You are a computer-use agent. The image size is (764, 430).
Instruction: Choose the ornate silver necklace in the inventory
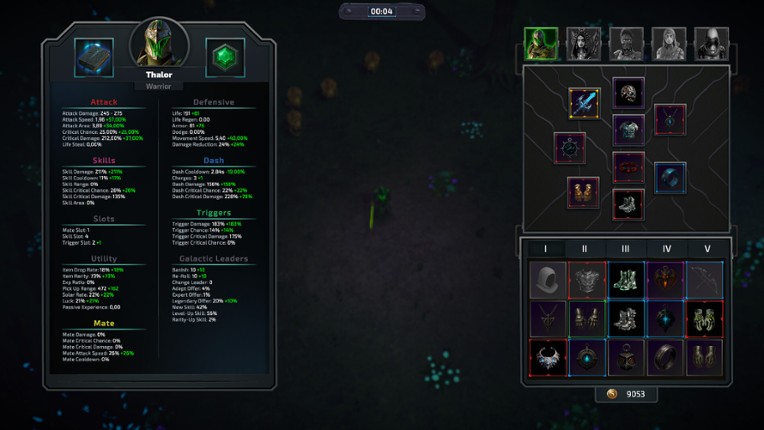(548, 357)
